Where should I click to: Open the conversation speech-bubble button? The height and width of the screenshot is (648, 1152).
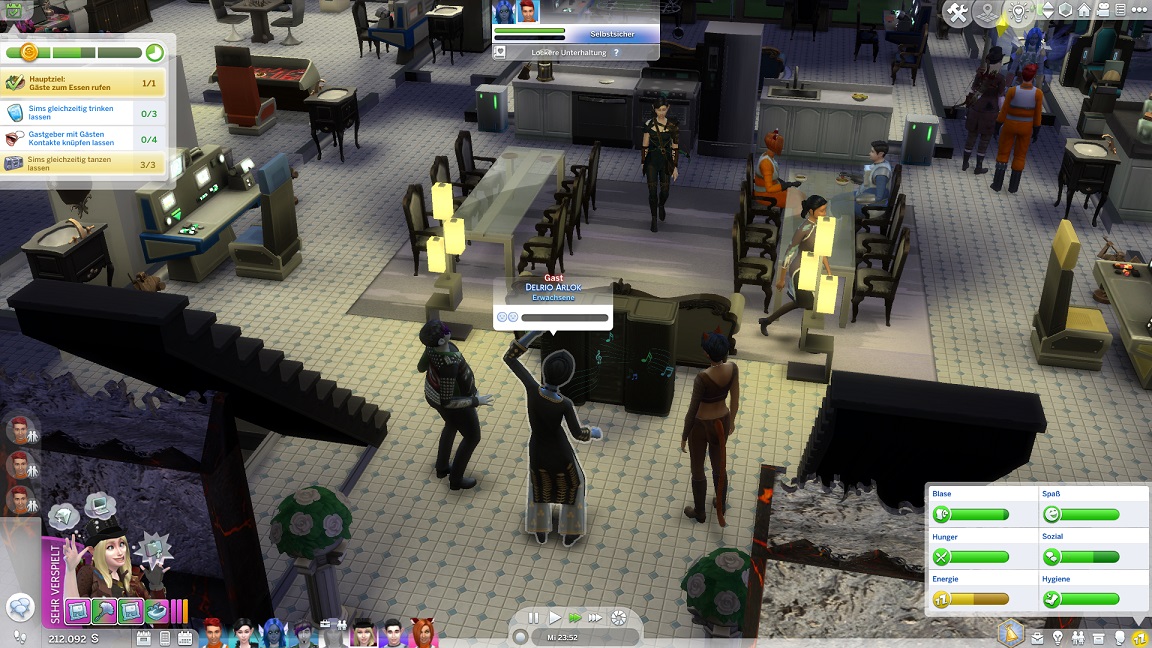pyautogui.click(x=19, y=607)
